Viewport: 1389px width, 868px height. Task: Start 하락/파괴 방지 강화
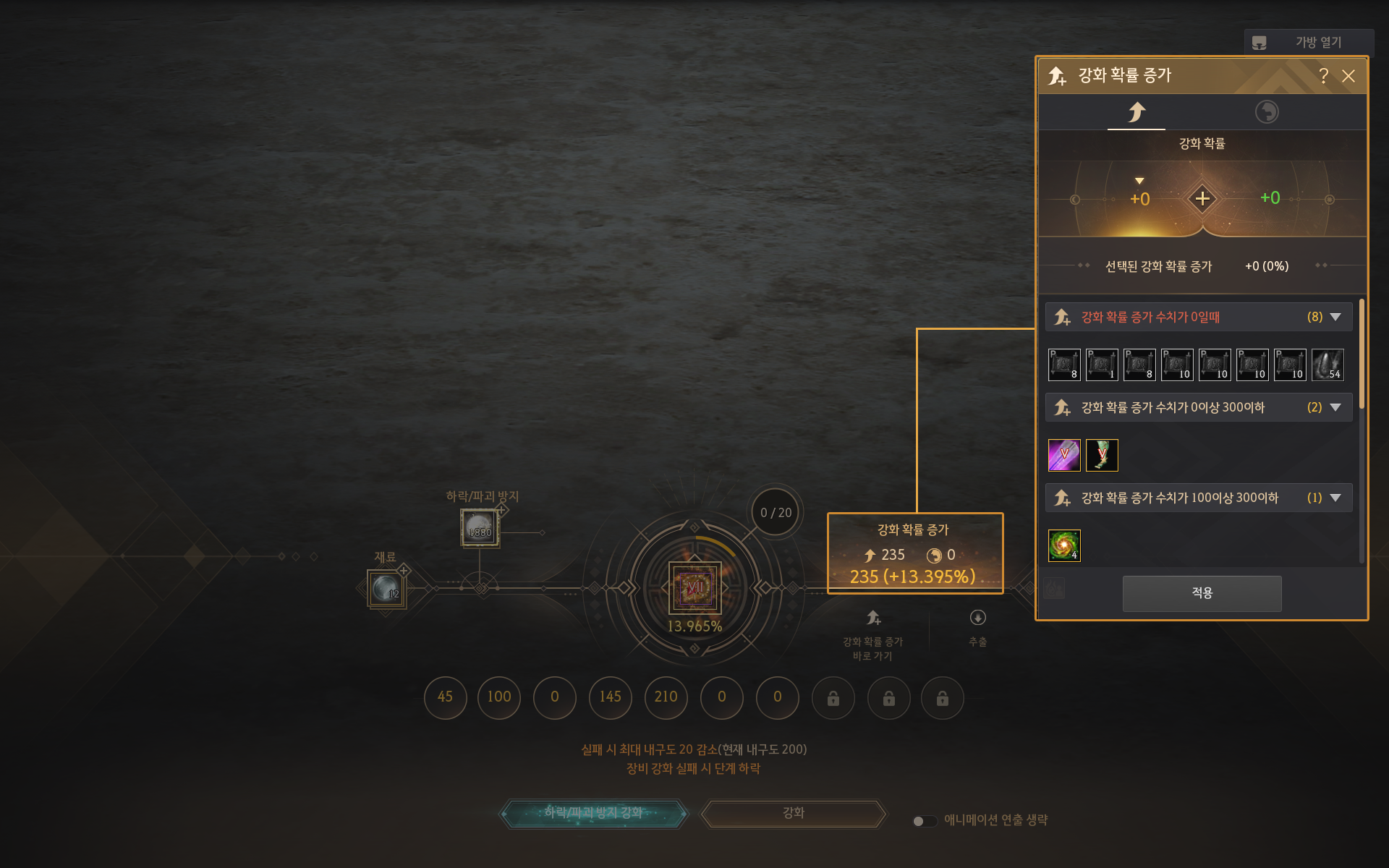(593, 813)
